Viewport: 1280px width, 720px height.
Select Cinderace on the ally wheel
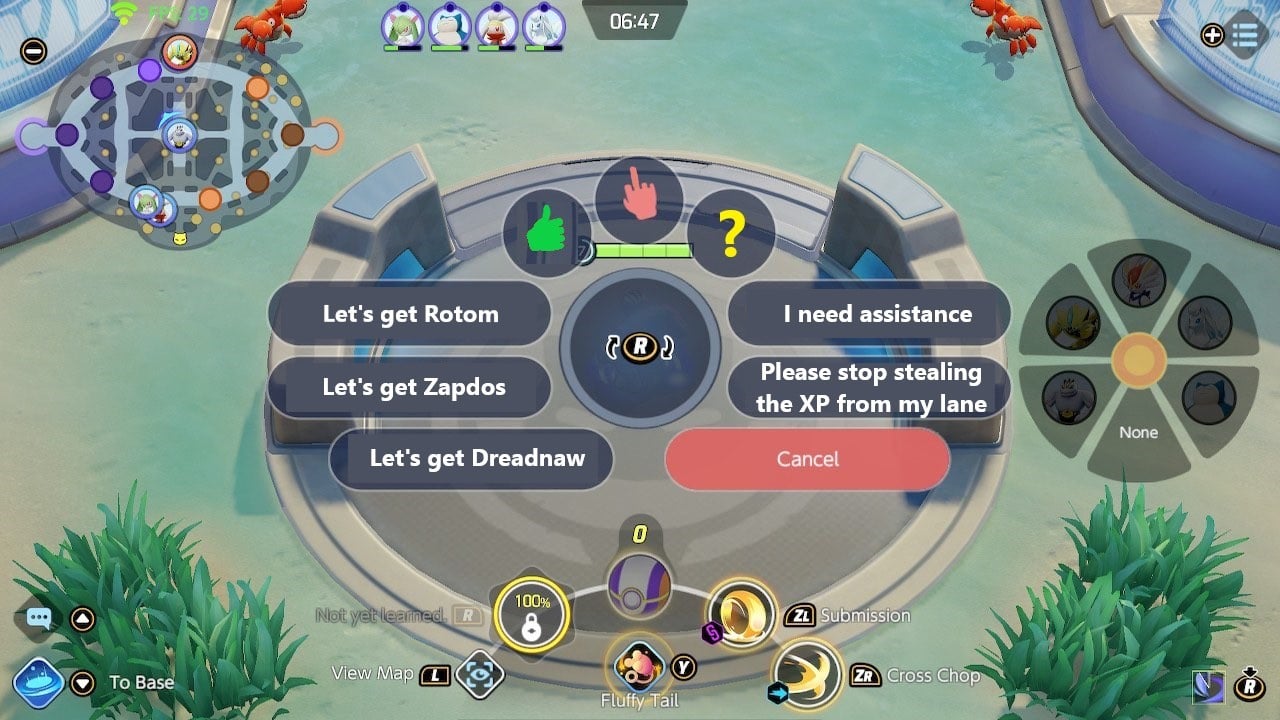tap(1138, 283)
